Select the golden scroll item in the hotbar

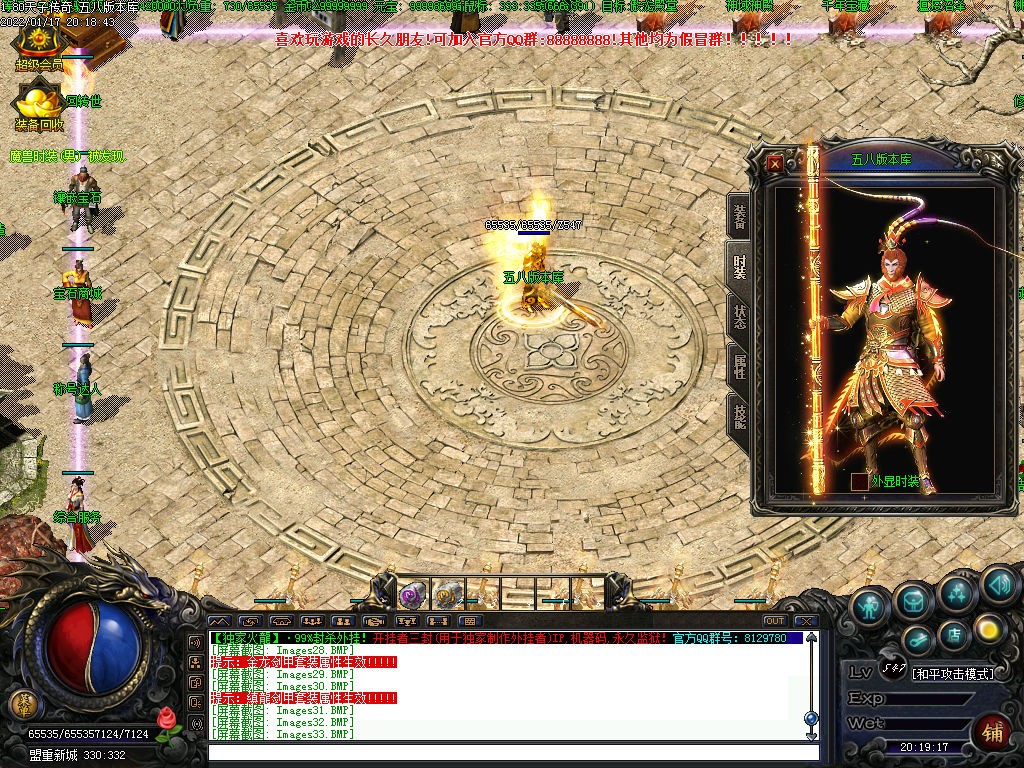click(446, 595)
